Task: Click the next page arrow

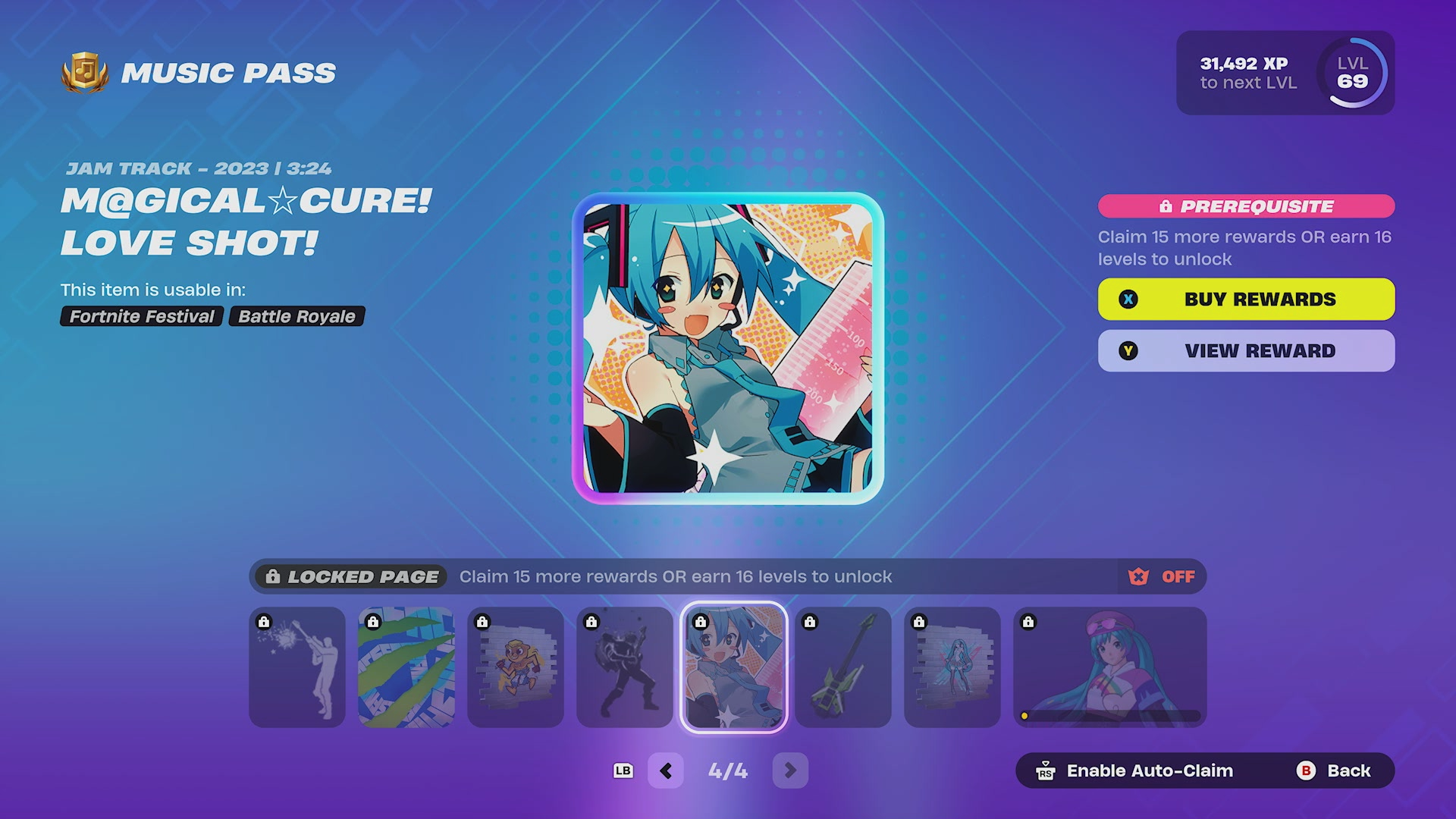Action: click(x=790, y=770)
